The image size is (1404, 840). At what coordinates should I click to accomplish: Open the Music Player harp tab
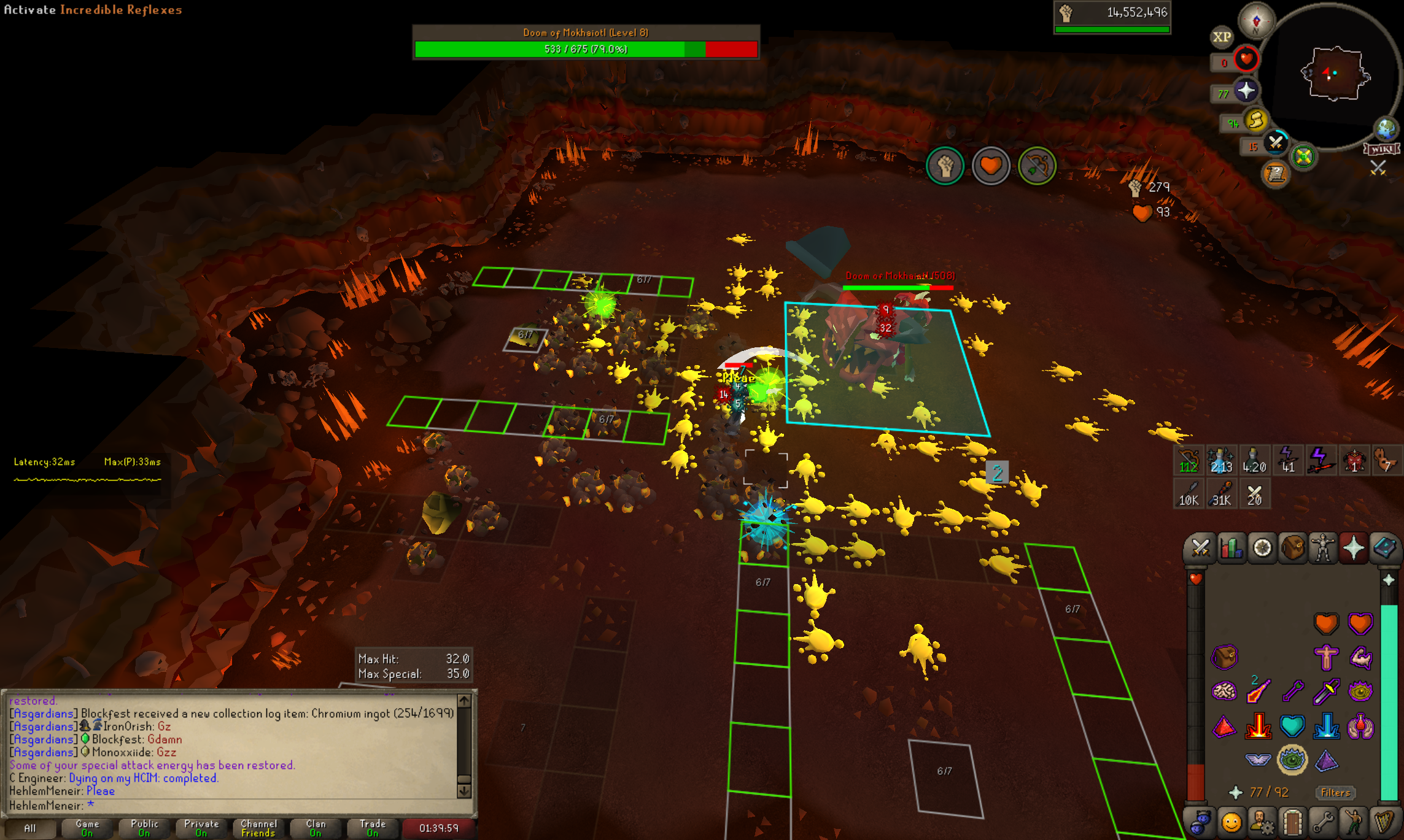1384,822
